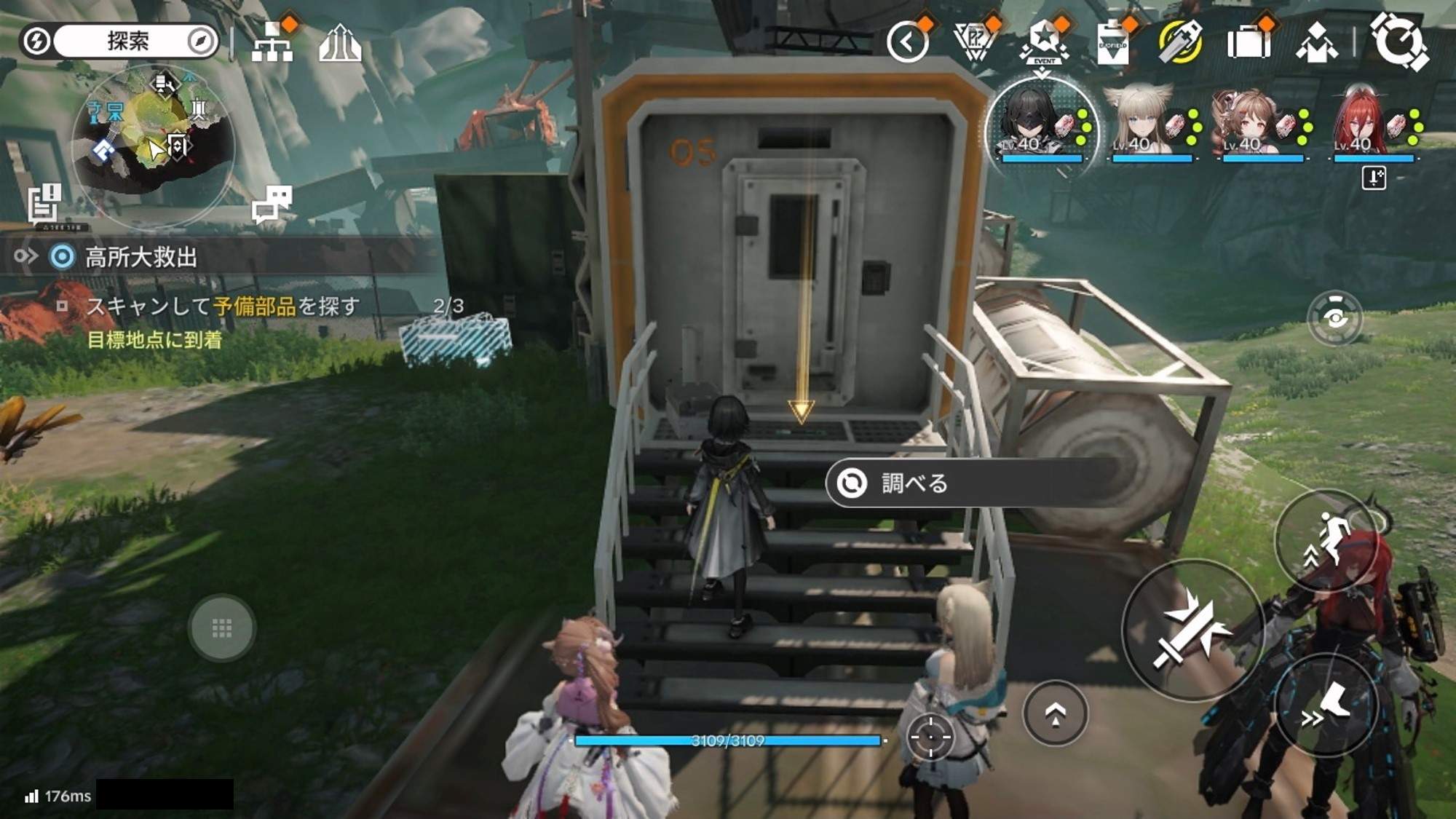Open the chat speech bubbles icon
1456x819 pixels.
tap(272, 203)
